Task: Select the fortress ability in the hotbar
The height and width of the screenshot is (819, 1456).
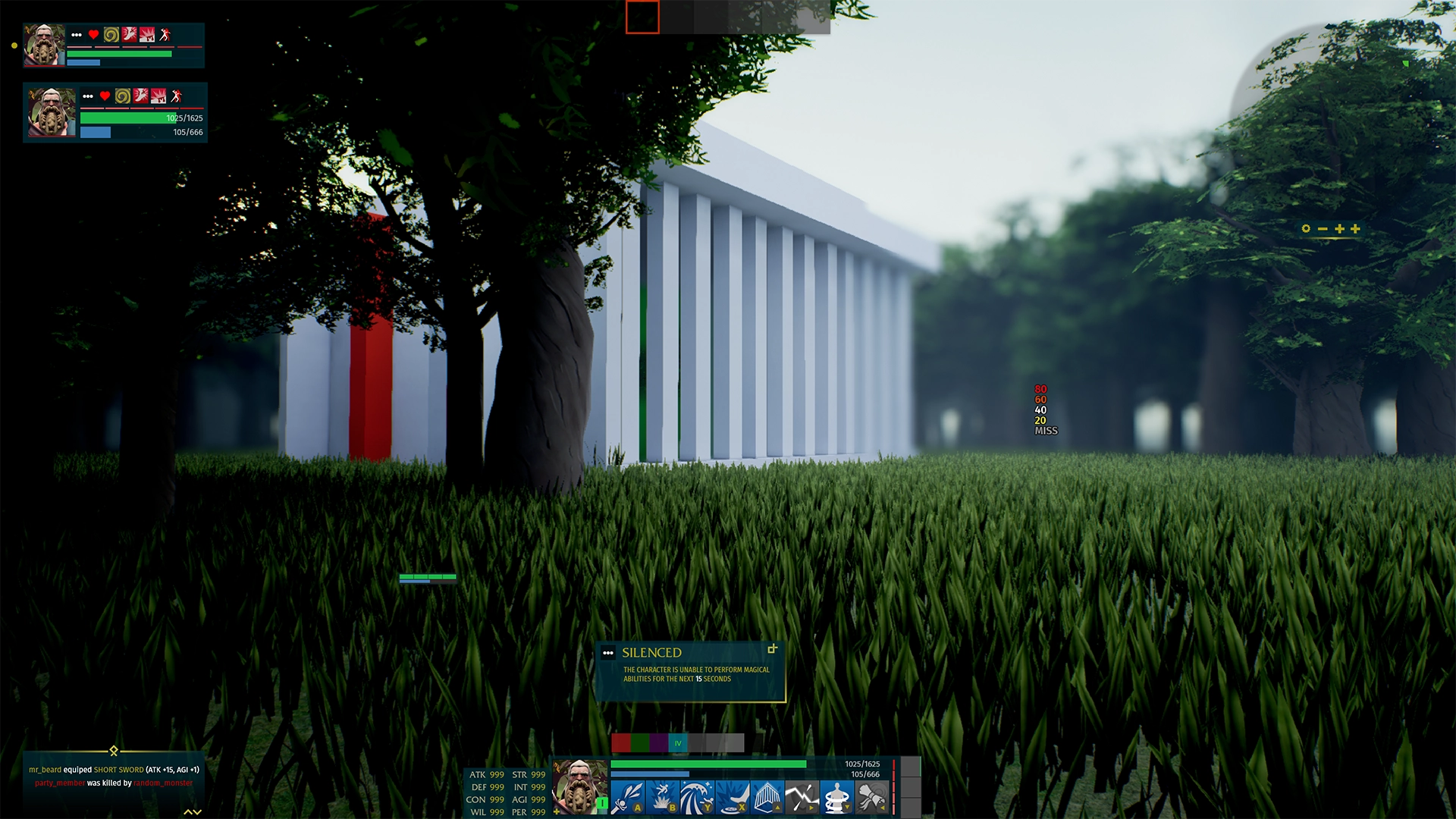Action: [x=768, y=796]
